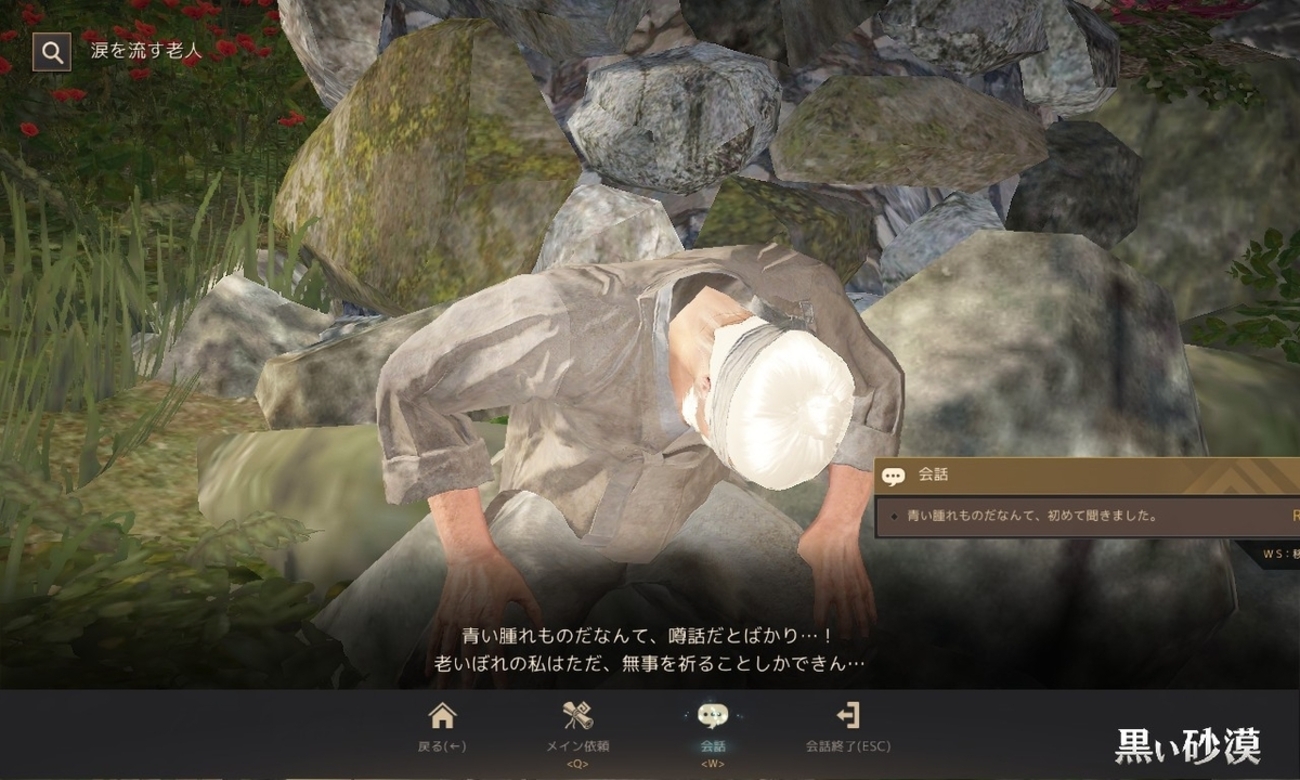Viewport: 1300px width, 780px height.
Task: Select the 会話 conversation button
Action: click(x=713, y=726)
